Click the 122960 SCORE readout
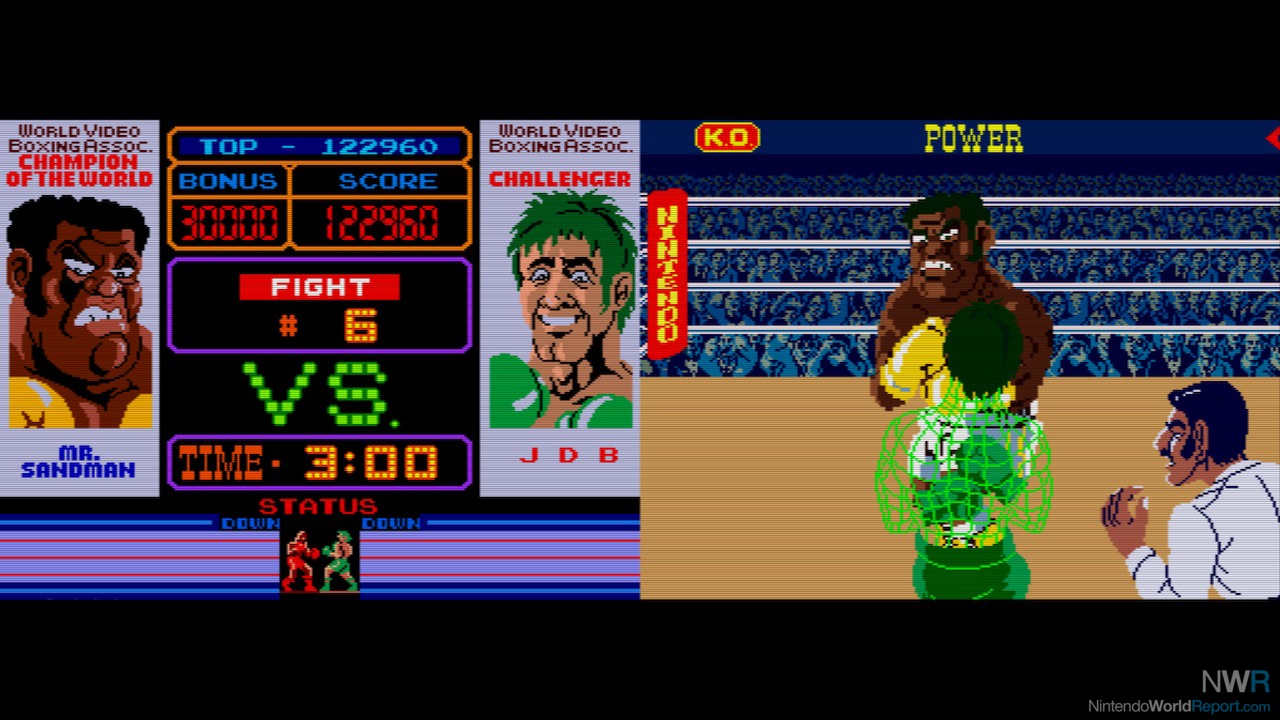 coord(381,220)
